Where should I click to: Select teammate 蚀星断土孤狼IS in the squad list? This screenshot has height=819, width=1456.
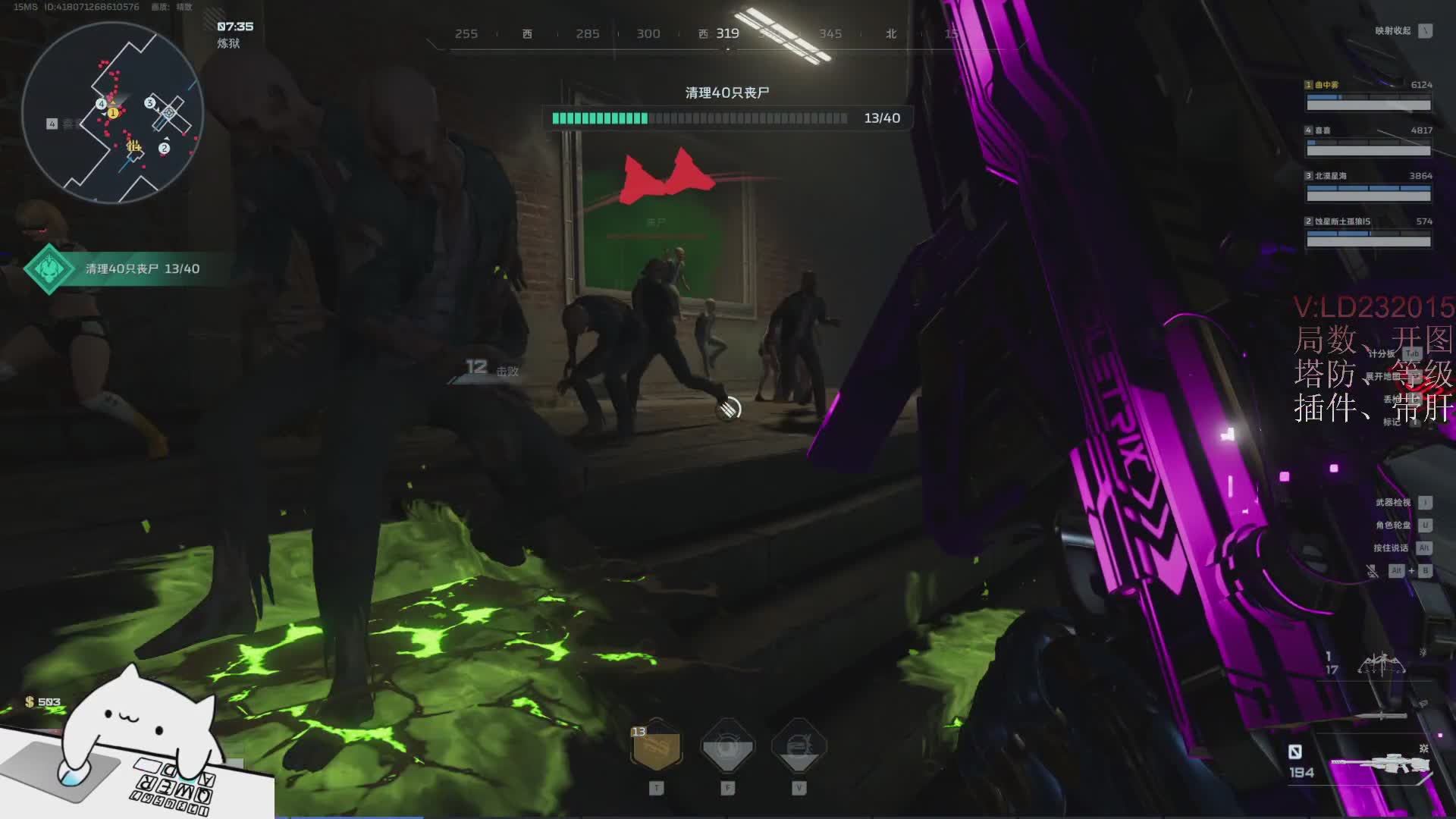click(x=1368, y=233)
